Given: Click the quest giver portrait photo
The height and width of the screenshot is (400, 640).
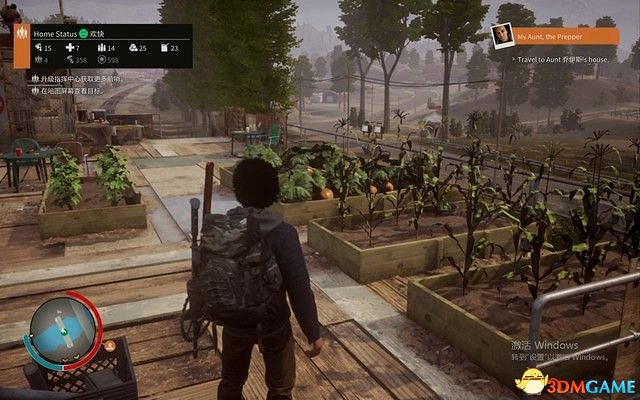Looking at the screenshot, I should click(503, 39).
